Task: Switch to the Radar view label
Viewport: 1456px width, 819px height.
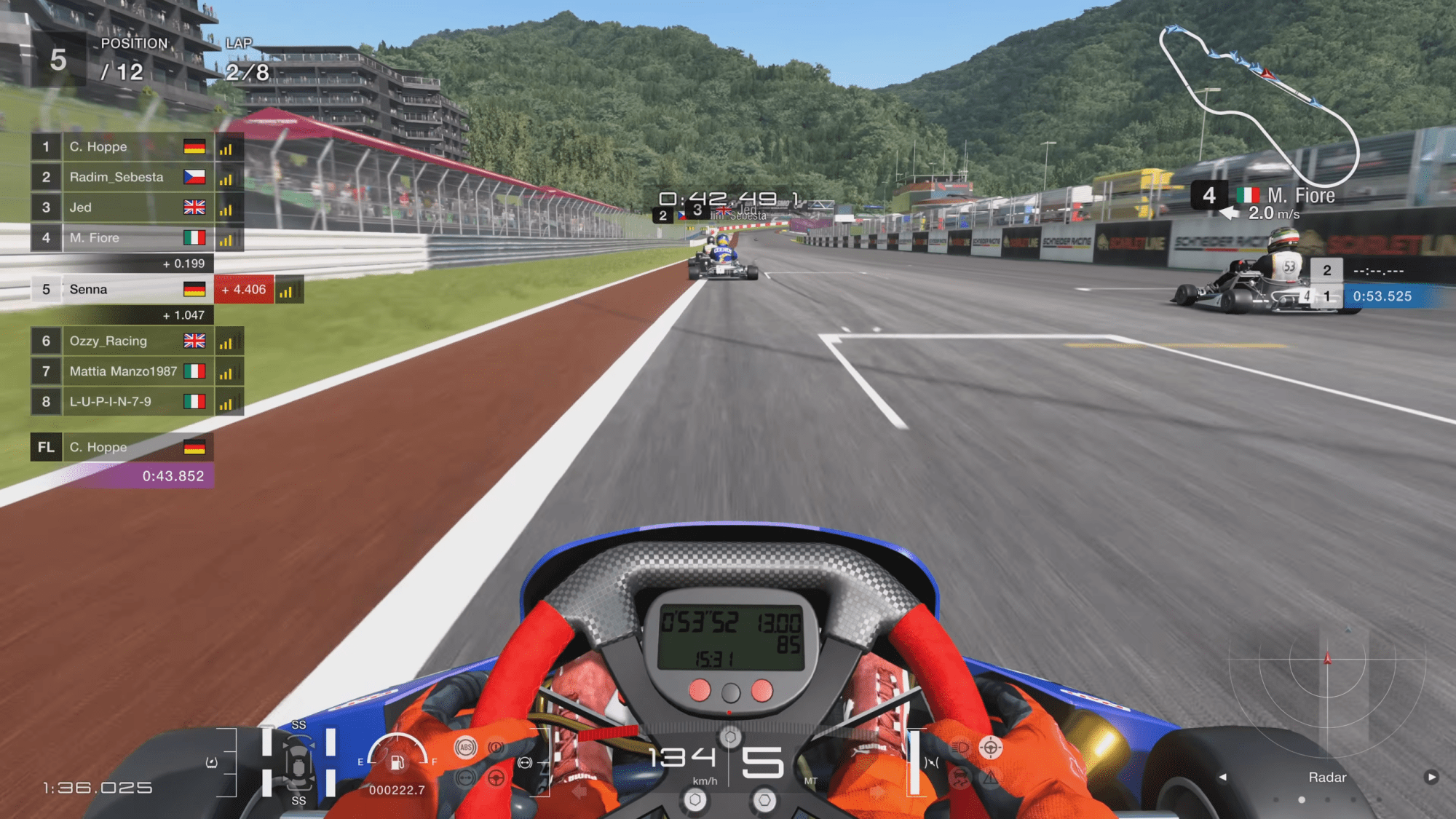Action: pos(1327,778)
